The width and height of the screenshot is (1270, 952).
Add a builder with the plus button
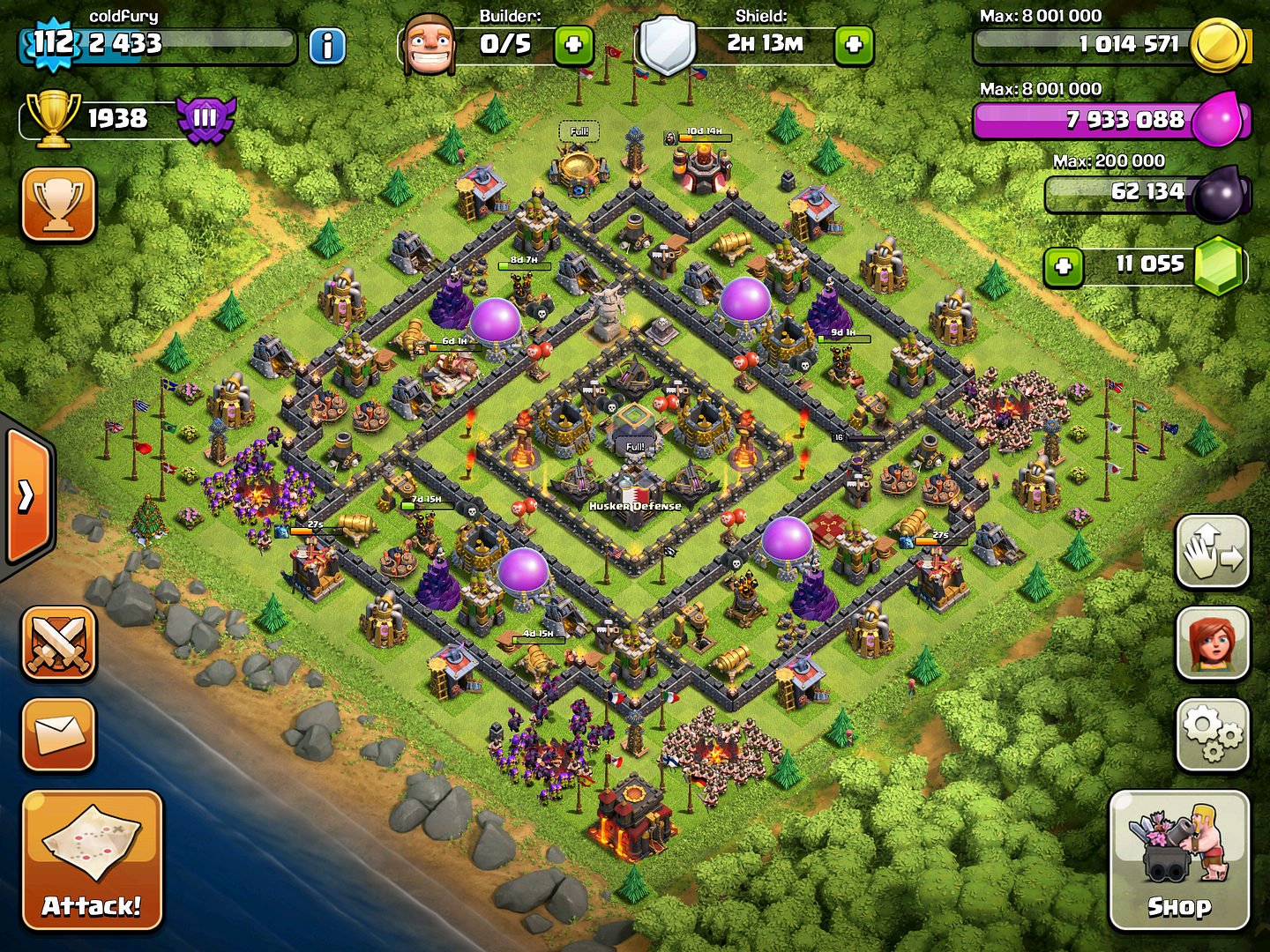(x=573, y=45)
